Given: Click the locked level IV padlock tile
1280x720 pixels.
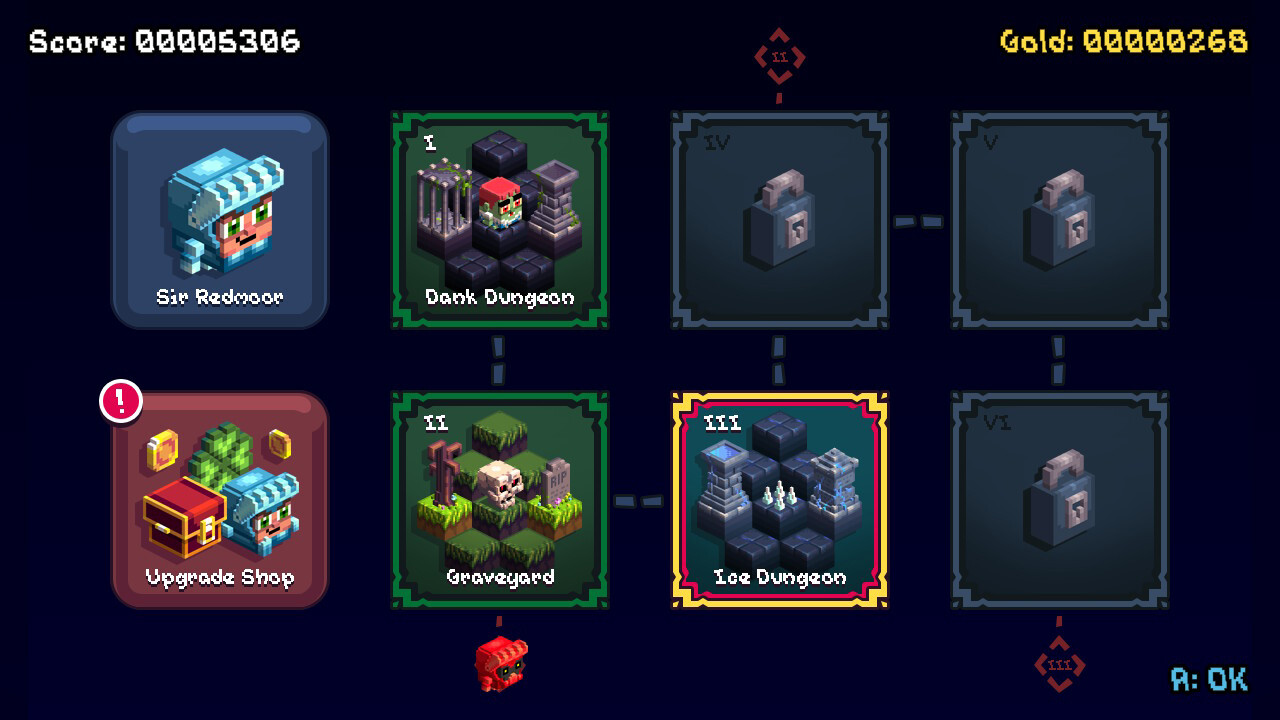Looking at the screenshot, I should pyautogui.click(x=778, y=220).
